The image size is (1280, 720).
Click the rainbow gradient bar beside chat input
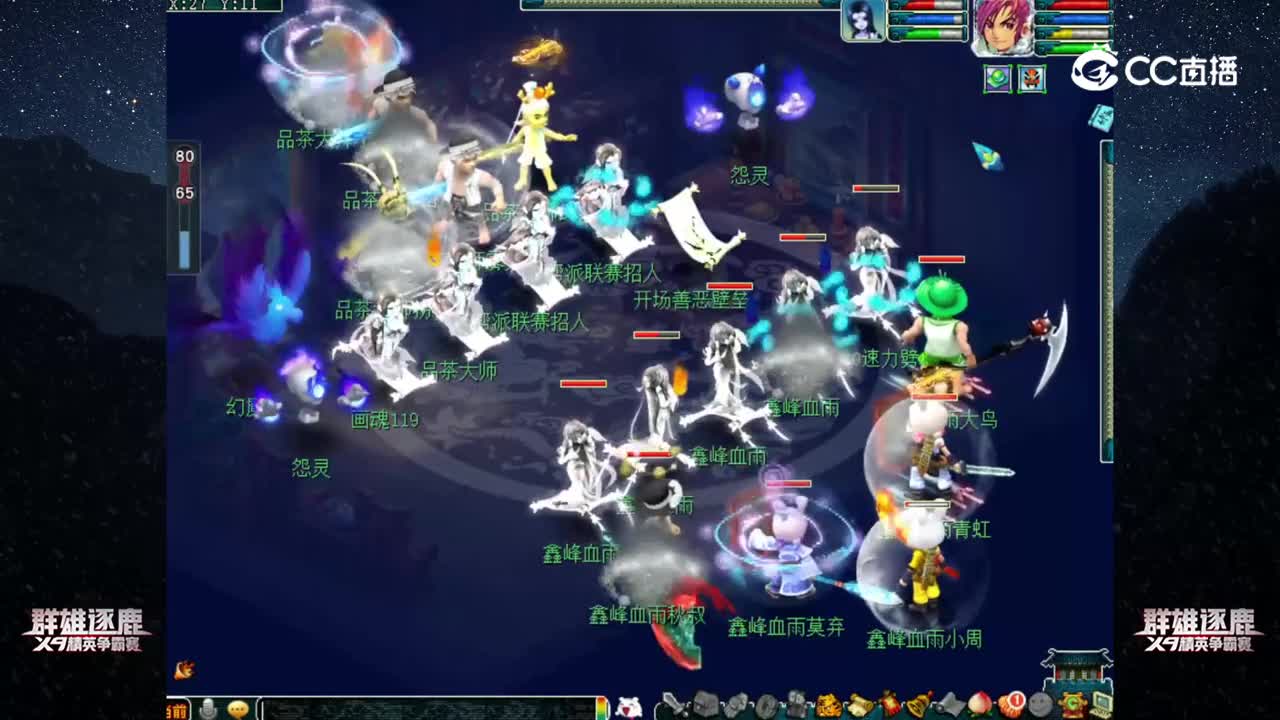click(x=602, y=708)
